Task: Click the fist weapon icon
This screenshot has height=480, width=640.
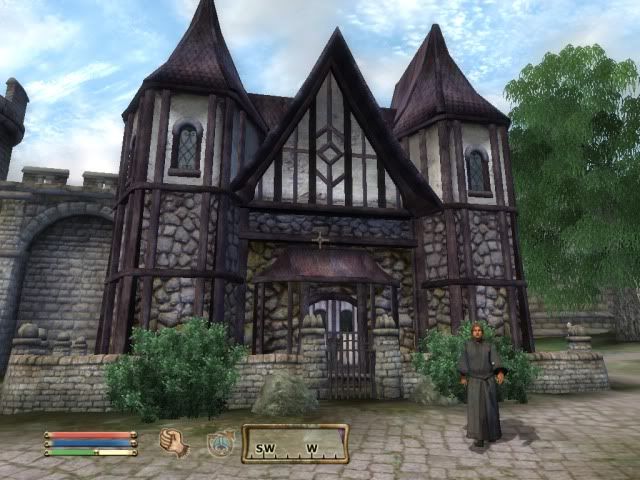Action: click(174, 442)
